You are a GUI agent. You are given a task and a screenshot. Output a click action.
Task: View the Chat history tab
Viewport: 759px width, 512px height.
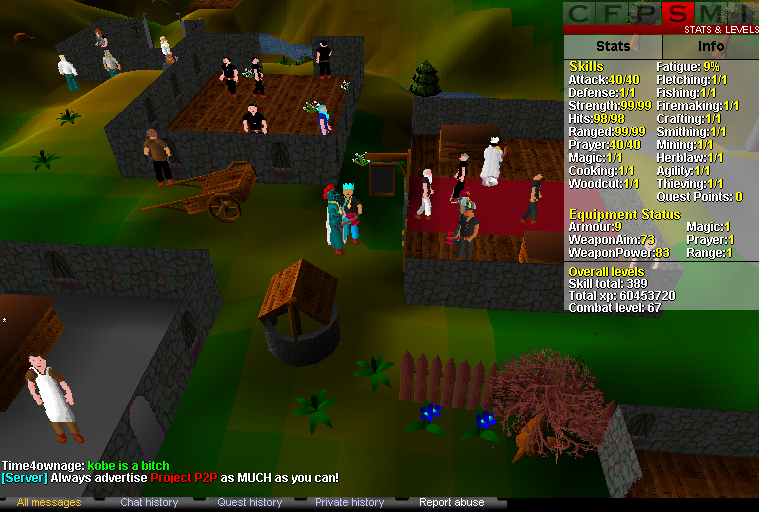coord(149,502)
